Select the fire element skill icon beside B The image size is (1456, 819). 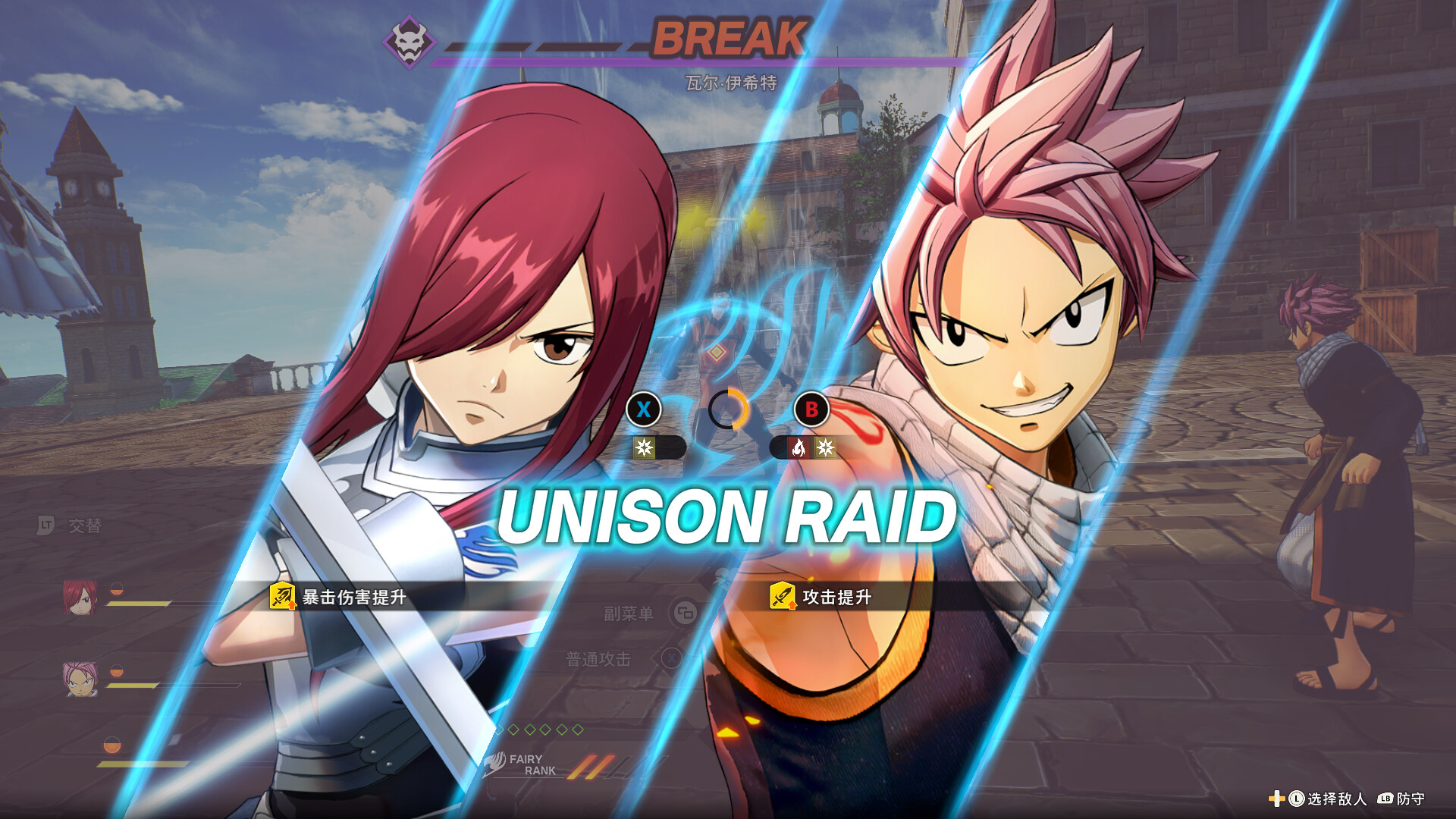(800, 448)
